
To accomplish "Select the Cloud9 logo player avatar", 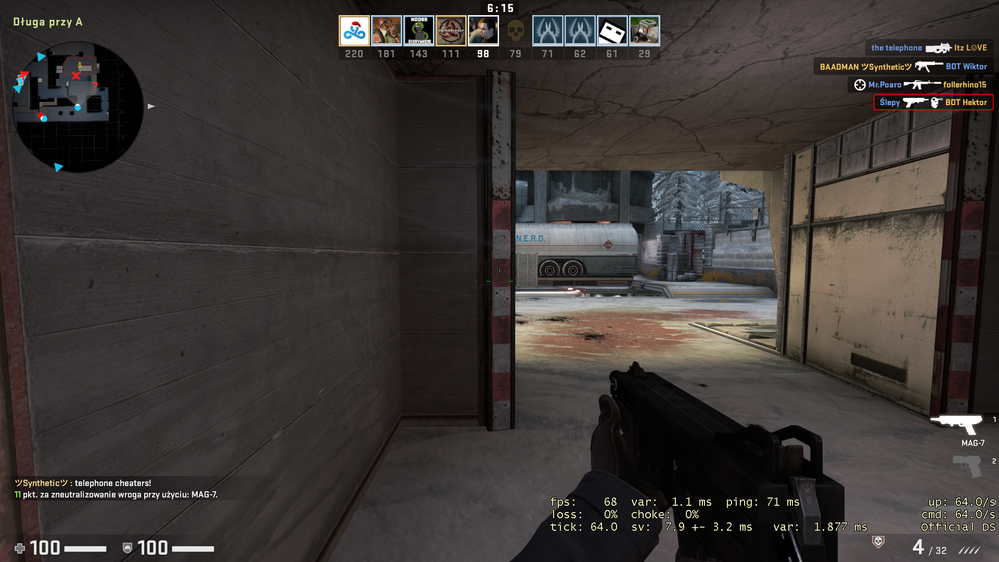I will [x=354, y=31].
